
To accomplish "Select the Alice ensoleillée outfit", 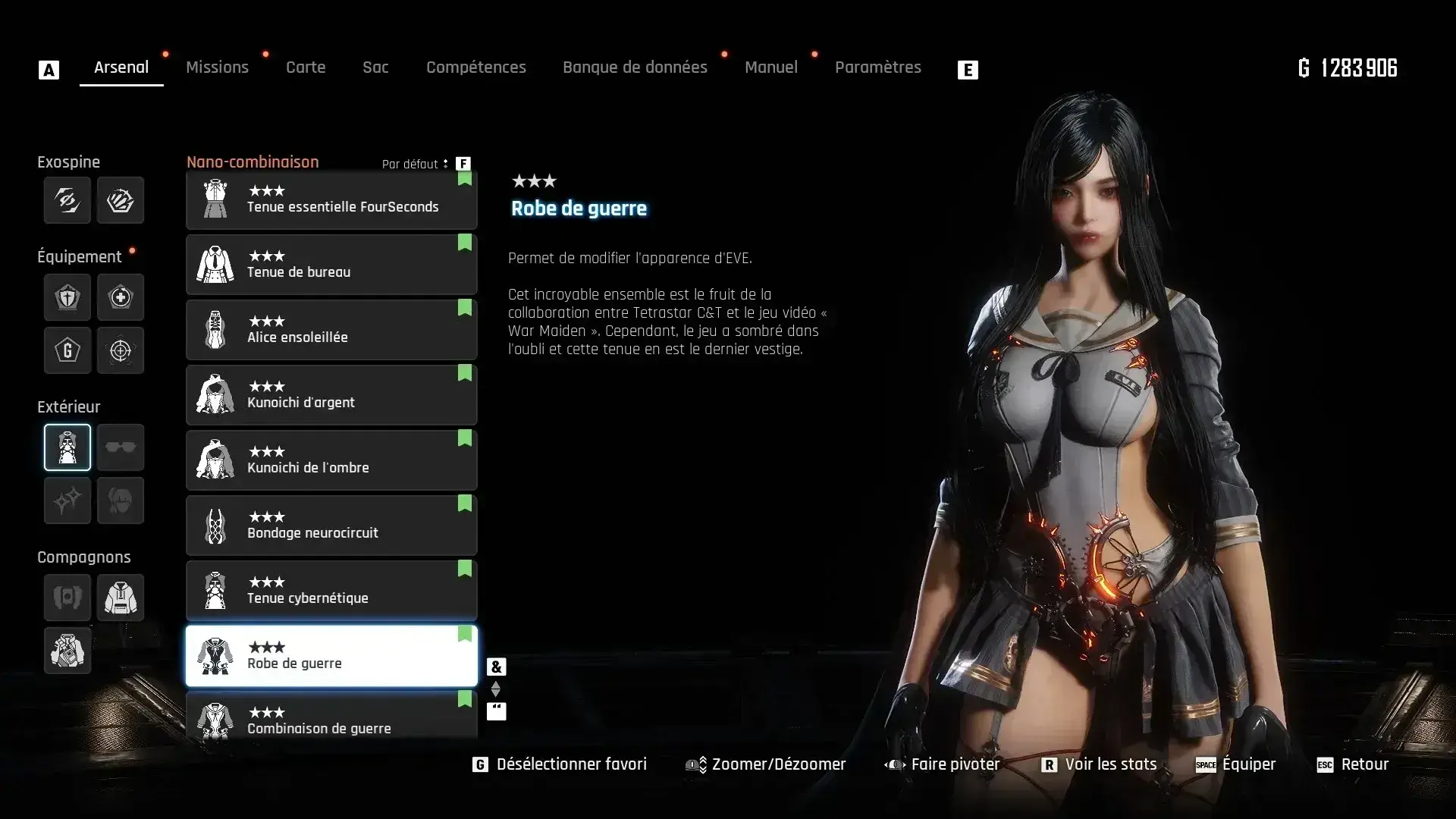I will 331,330.
